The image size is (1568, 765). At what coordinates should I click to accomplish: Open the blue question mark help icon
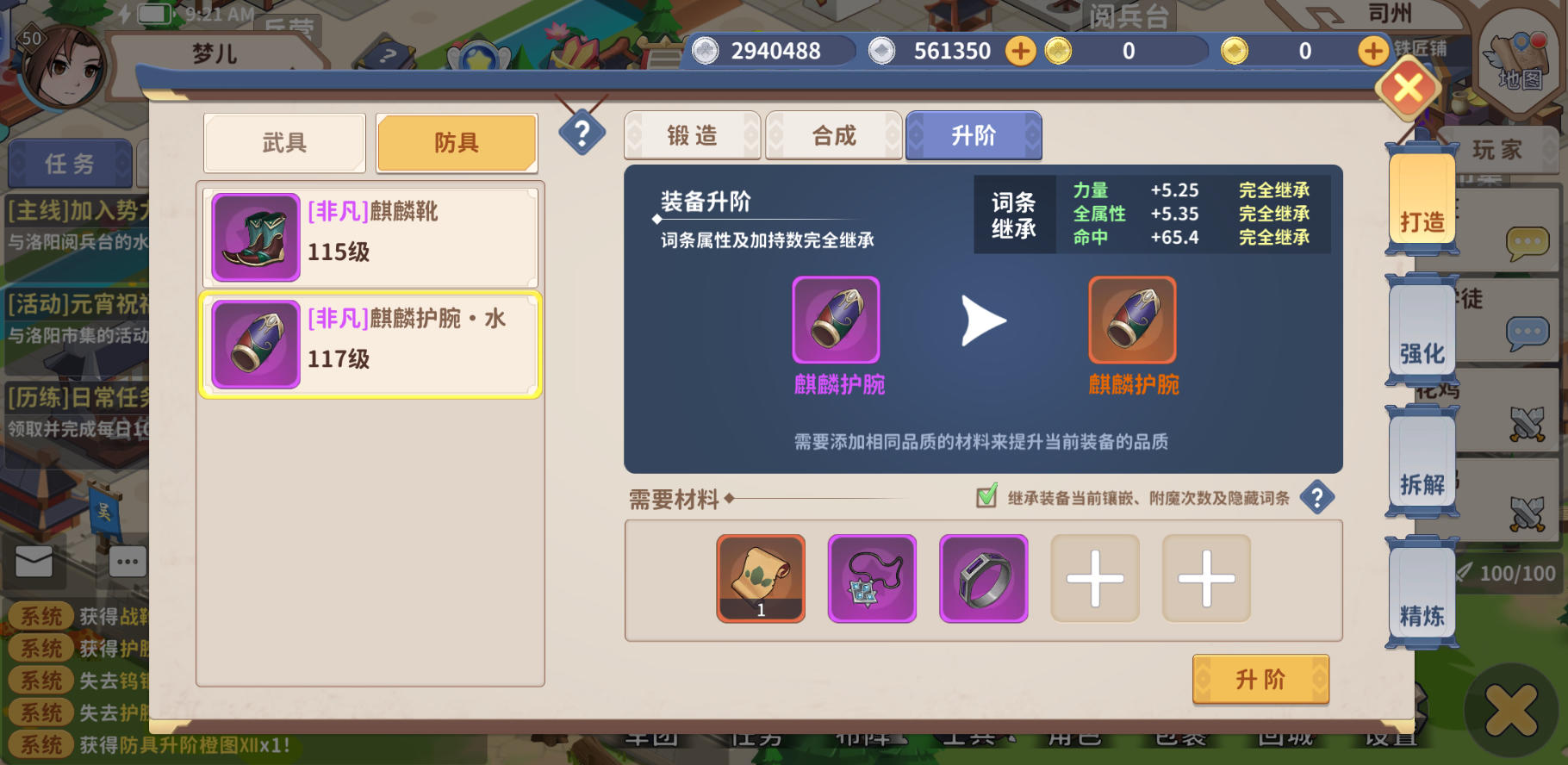584,131
